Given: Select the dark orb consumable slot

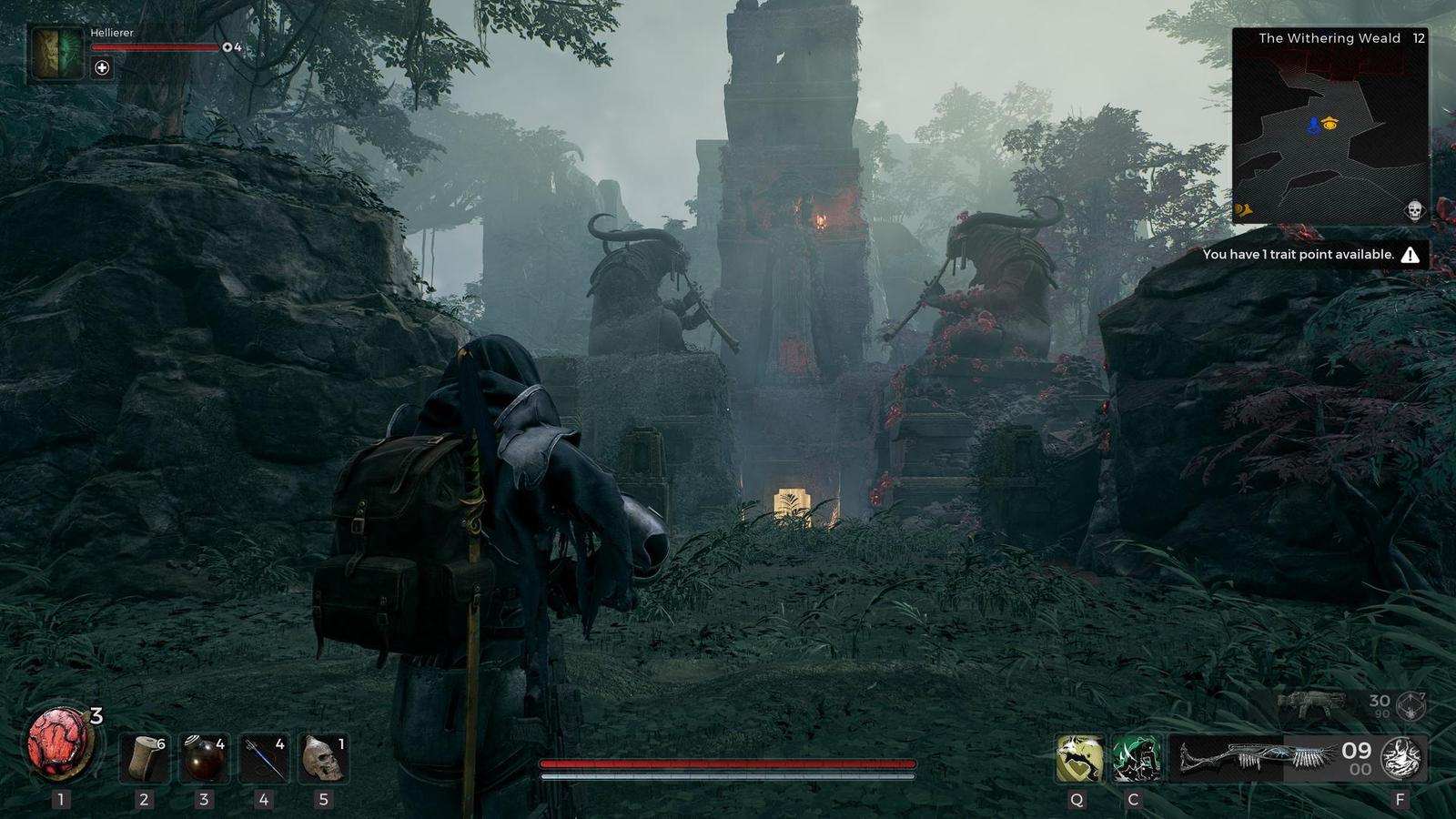Looking at the screenshot, I should click(204, 758).
